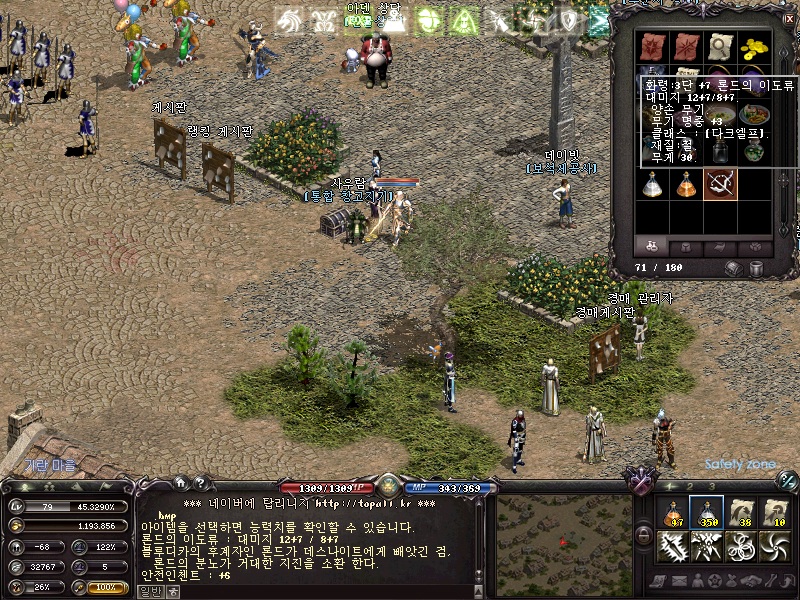Select the magnifying glass scroll item
800x600 pixels.
(x=719, y=46)
